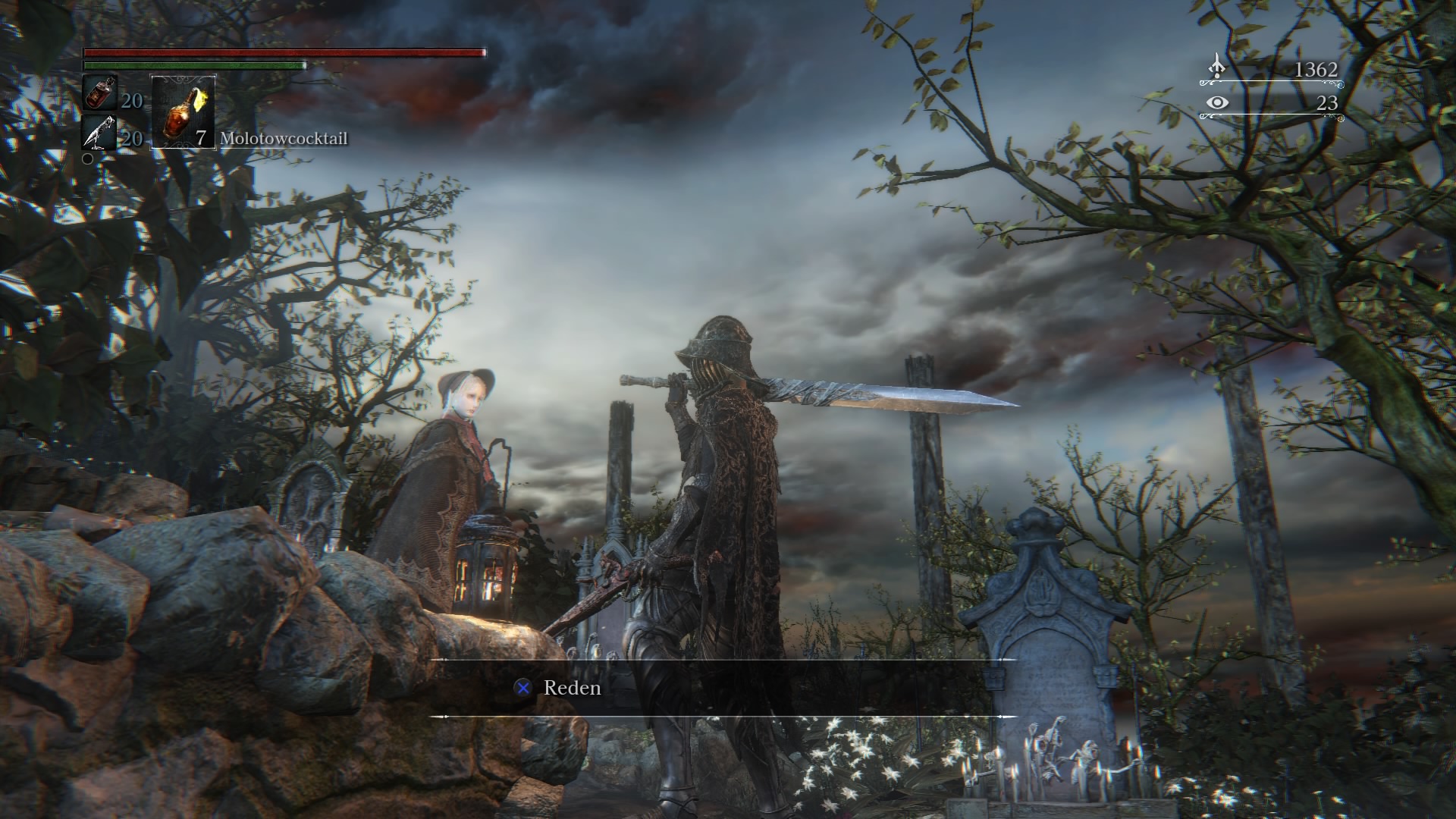
Task: Select the Molotowcocktail quick item slot
Action: (184, 111)
